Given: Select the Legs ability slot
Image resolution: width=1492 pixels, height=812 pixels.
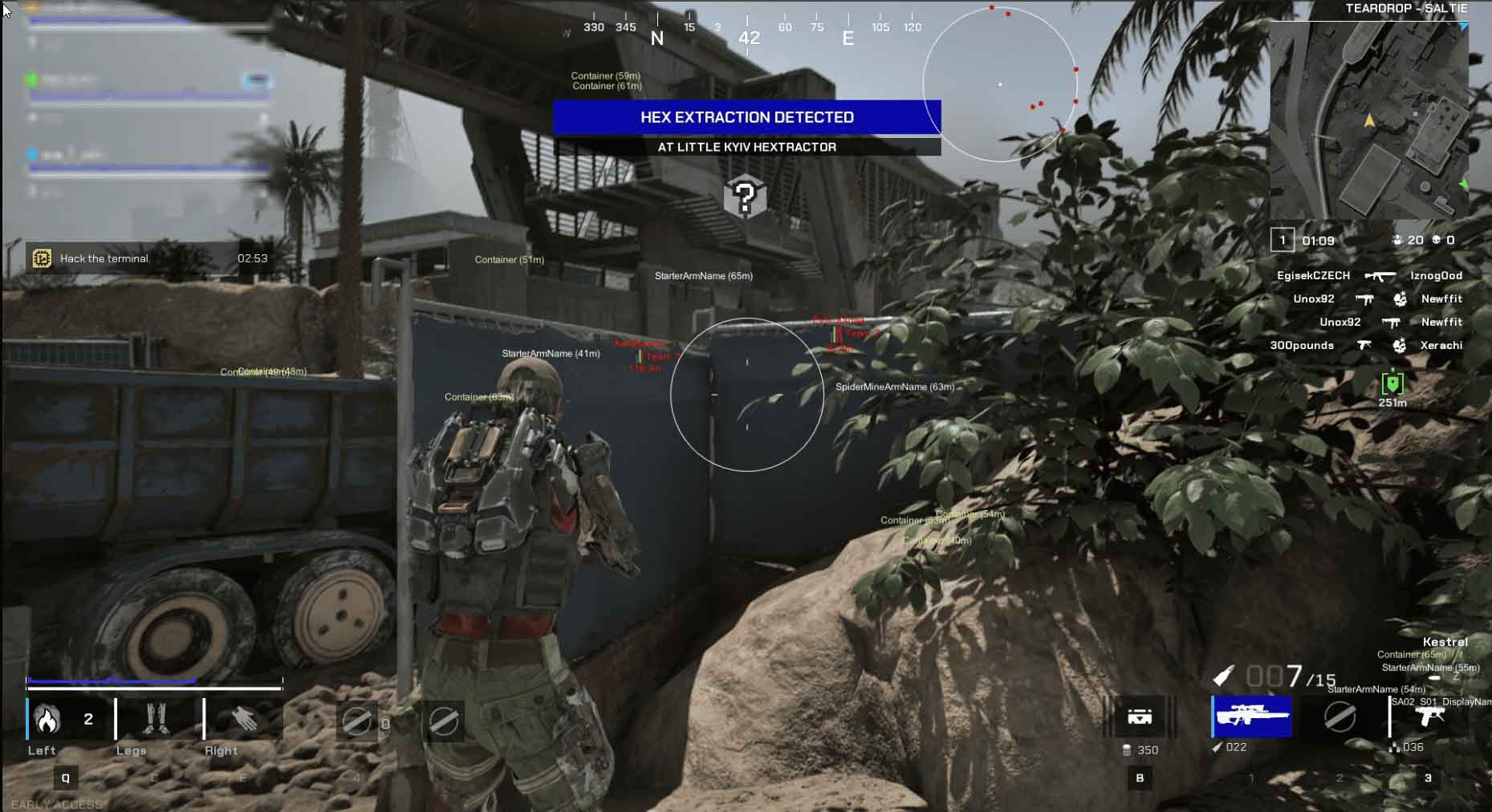Looking at the screenshot, I should click(156, 719).
